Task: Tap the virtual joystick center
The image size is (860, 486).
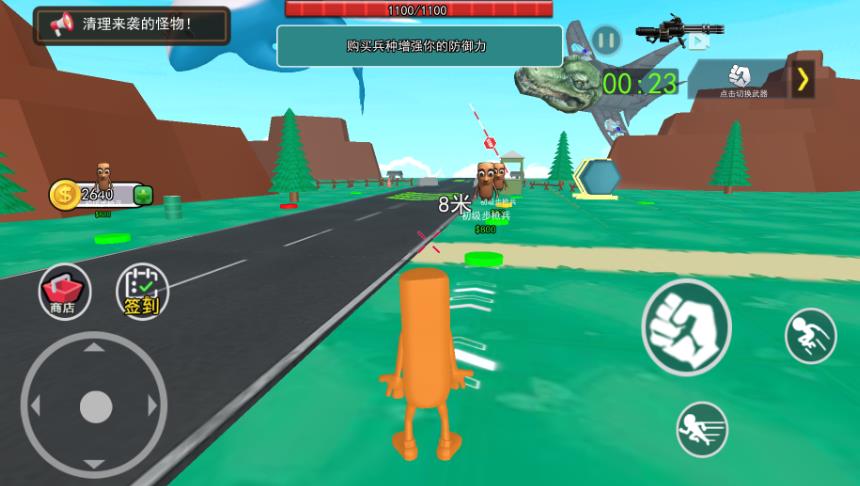Action: (x=95, y=405)
